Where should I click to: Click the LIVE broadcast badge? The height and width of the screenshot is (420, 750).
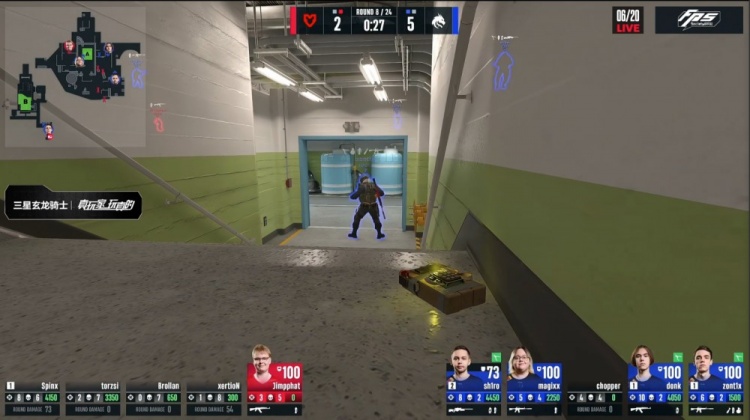(627, 21)
